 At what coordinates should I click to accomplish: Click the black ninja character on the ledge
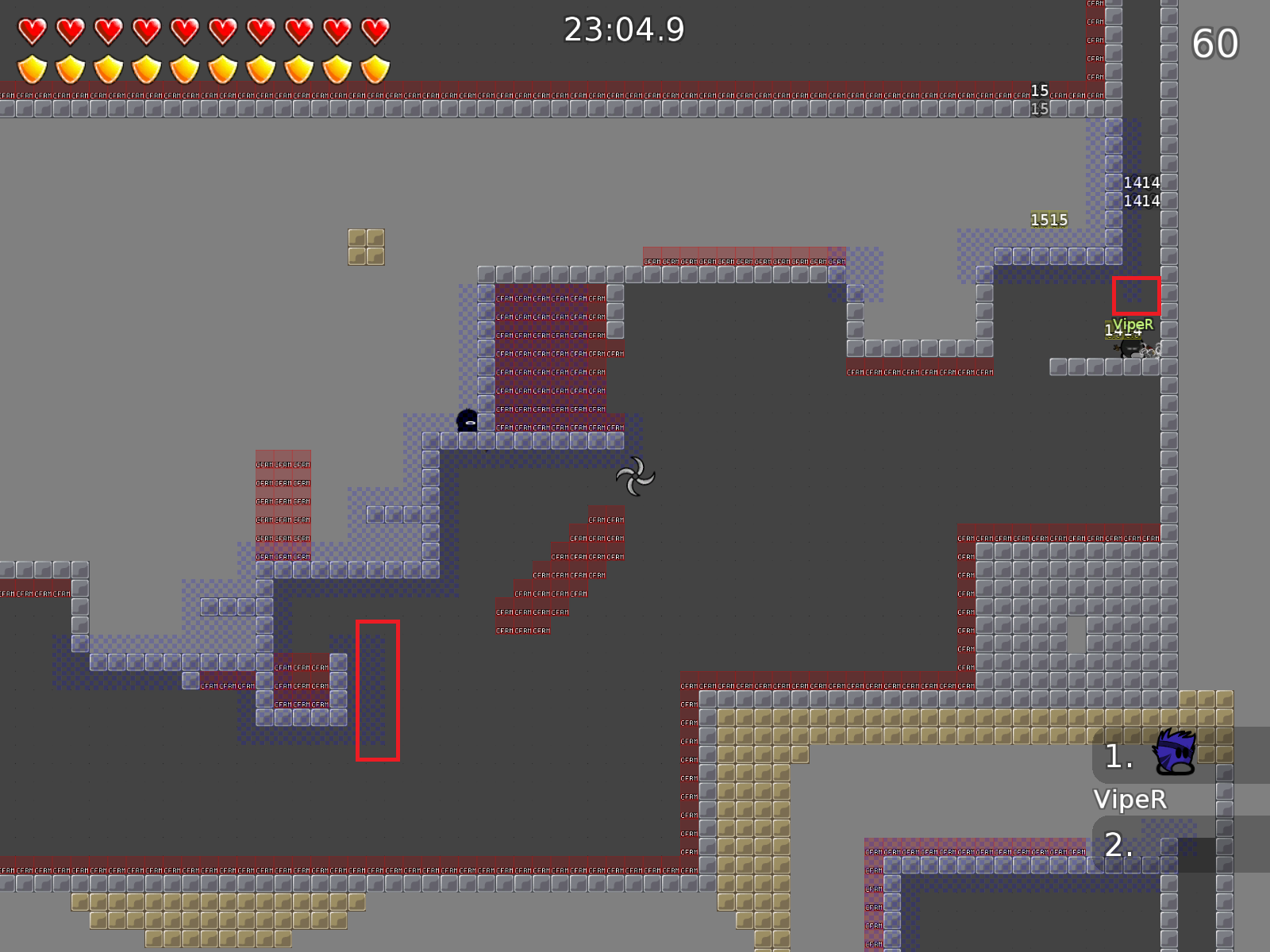click(465, 420)
